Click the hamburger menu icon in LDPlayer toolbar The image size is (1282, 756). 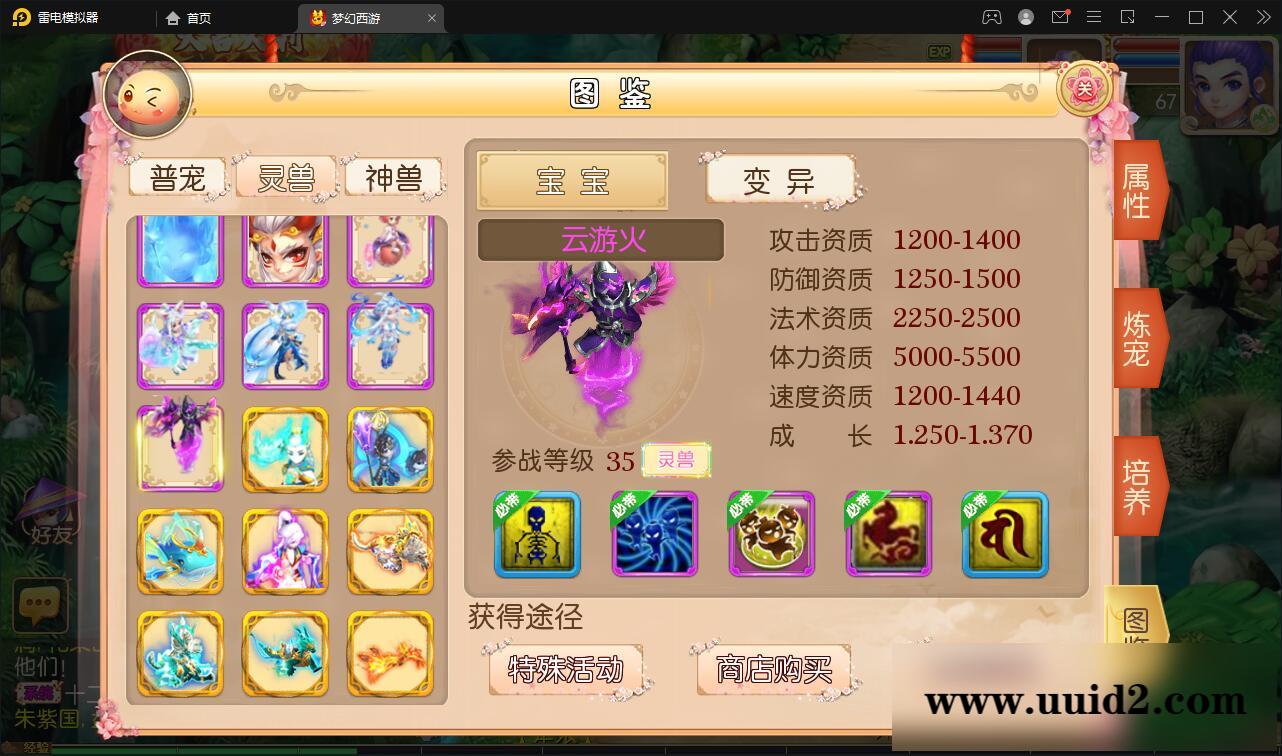1095,17
